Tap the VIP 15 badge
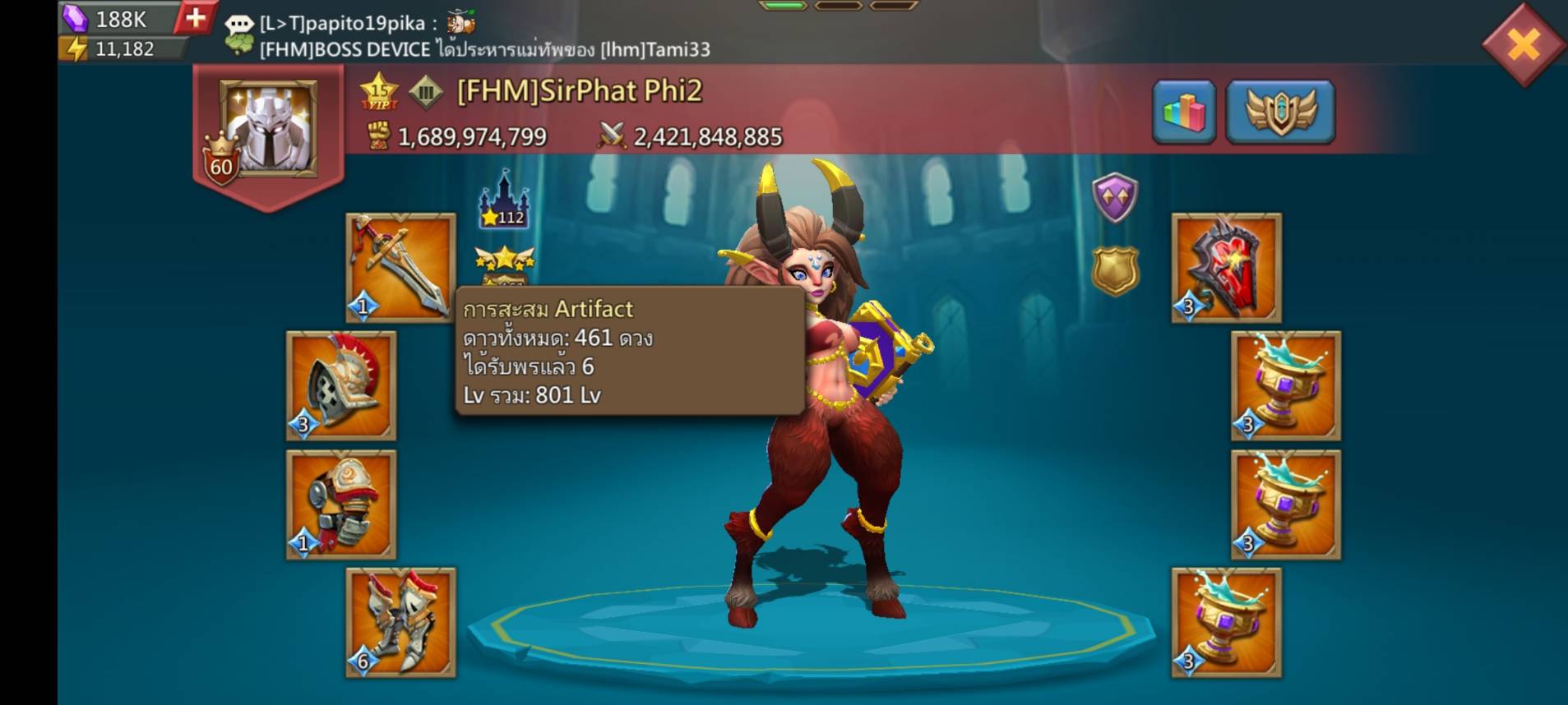This screenshot has height=705, width=1568. click(379, 93)
